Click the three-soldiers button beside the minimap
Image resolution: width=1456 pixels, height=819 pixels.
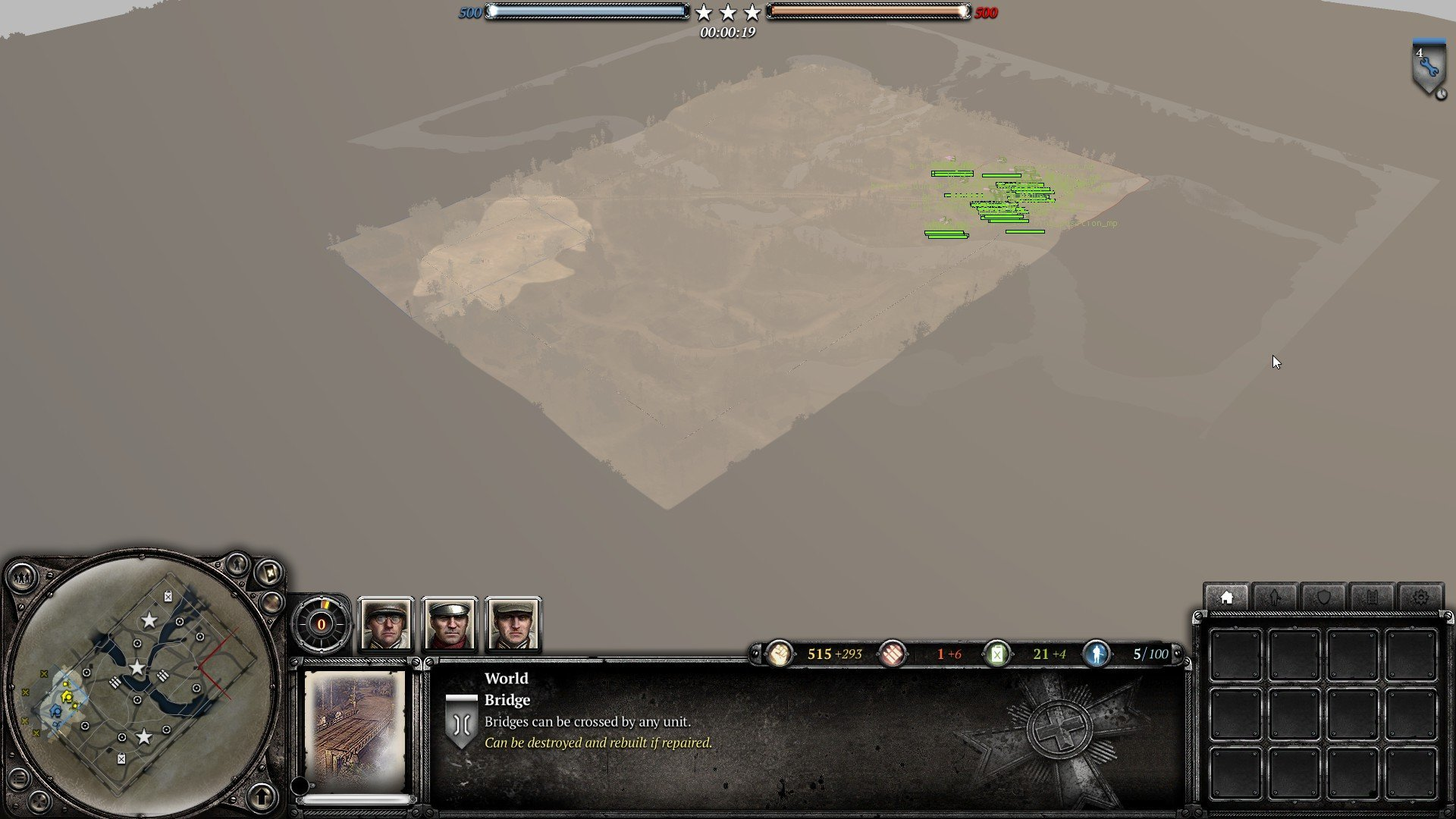tap(22, 578)
